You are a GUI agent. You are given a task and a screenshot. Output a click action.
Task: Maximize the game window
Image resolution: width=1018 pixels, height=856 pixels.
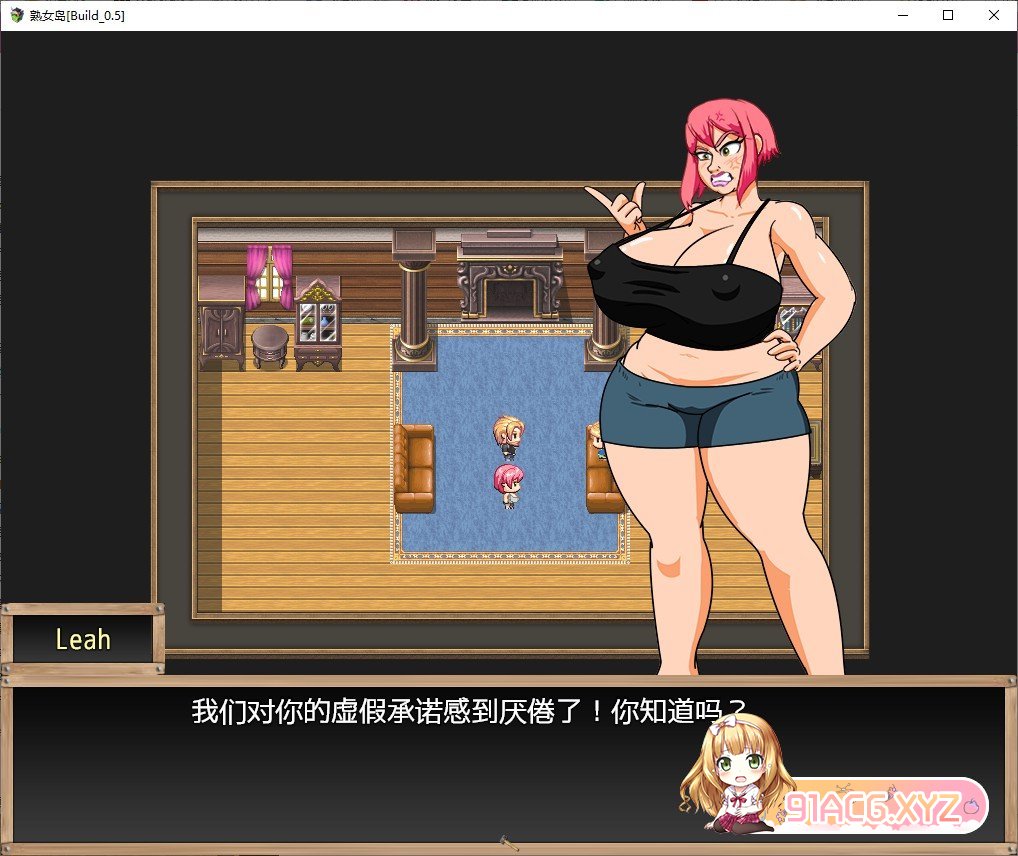(948, 15)
